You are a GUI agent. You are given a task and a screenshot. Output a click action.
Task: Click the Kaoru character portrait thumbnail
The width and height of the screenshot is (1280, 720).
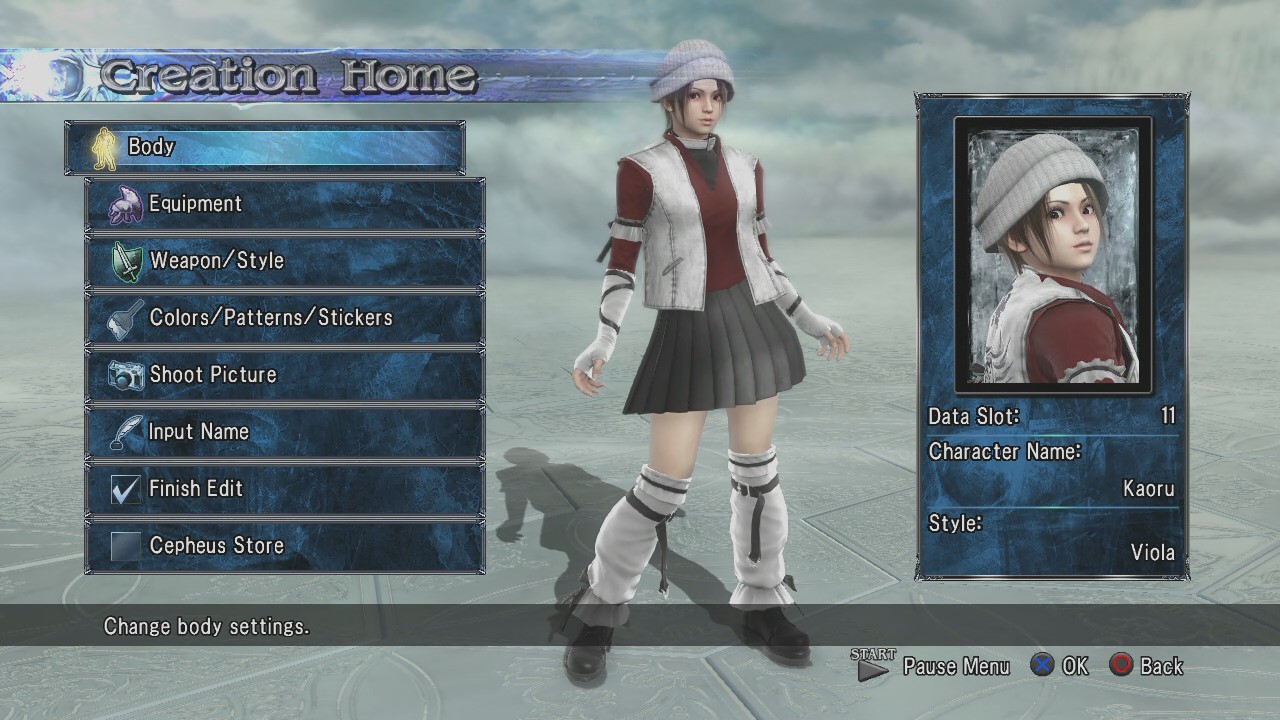click(1053, 255)
